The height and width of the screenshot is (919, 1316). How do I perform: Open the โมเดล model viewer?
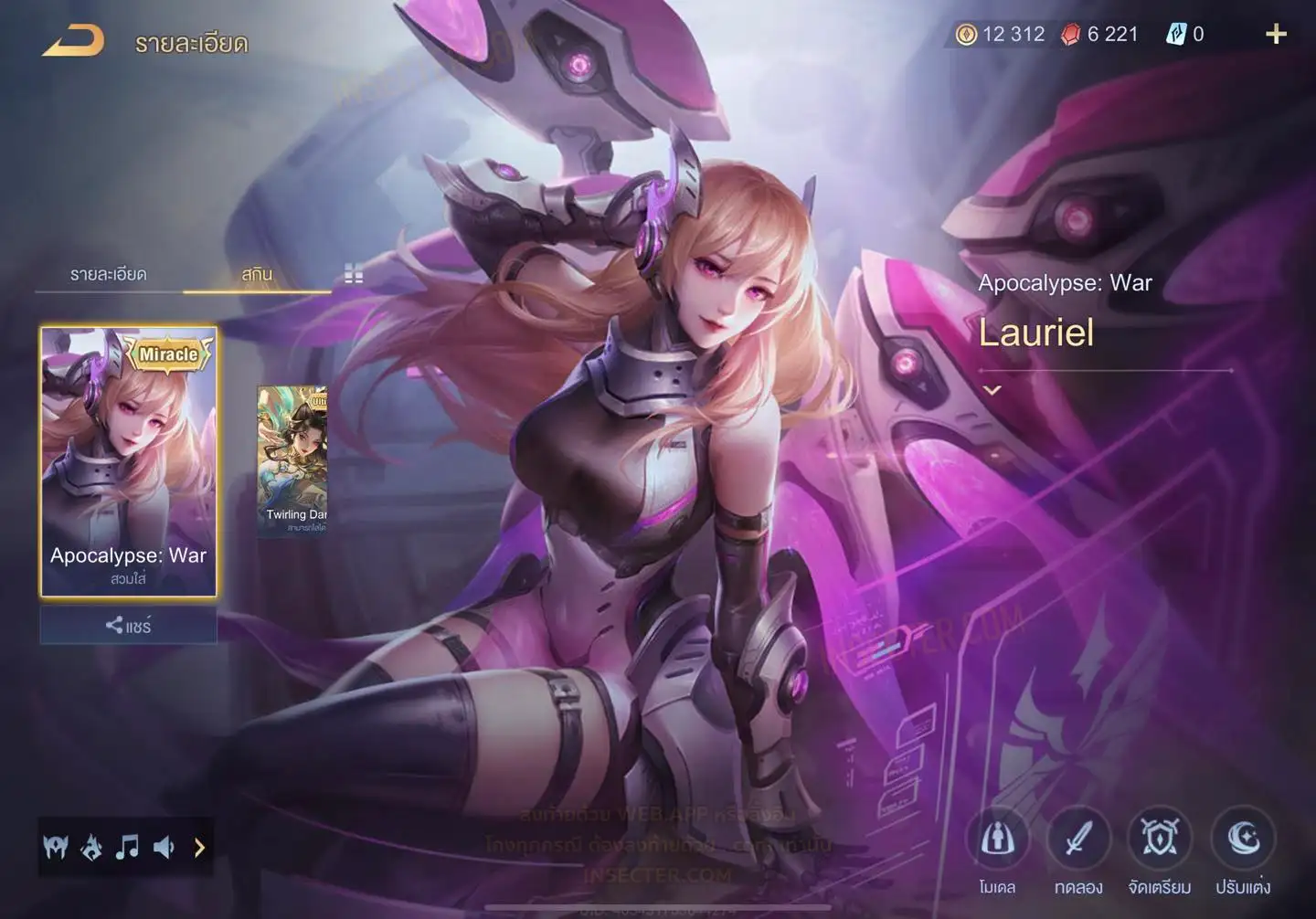coord(997,840)
